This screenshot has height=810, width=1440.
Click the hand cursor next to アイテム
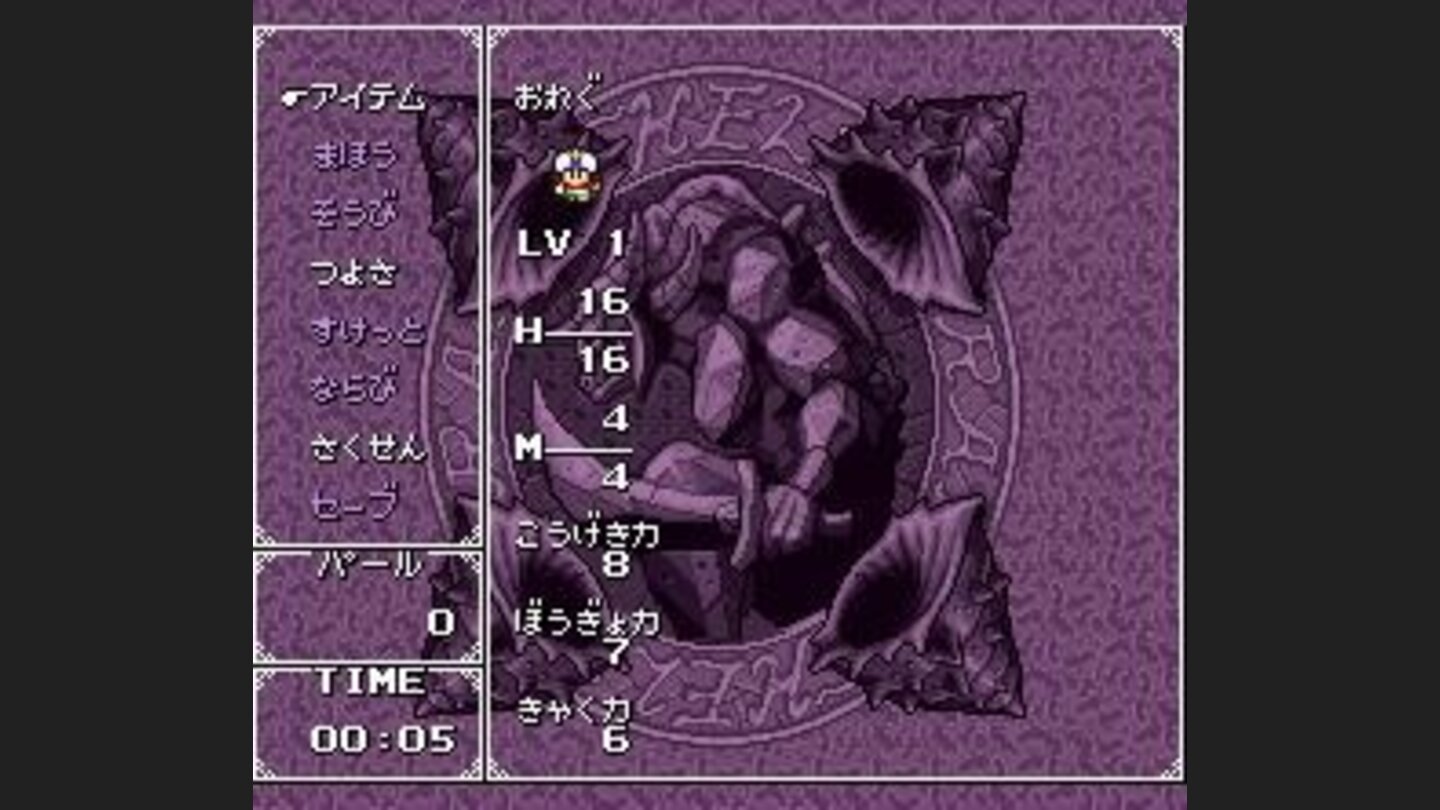click(293, 98)
